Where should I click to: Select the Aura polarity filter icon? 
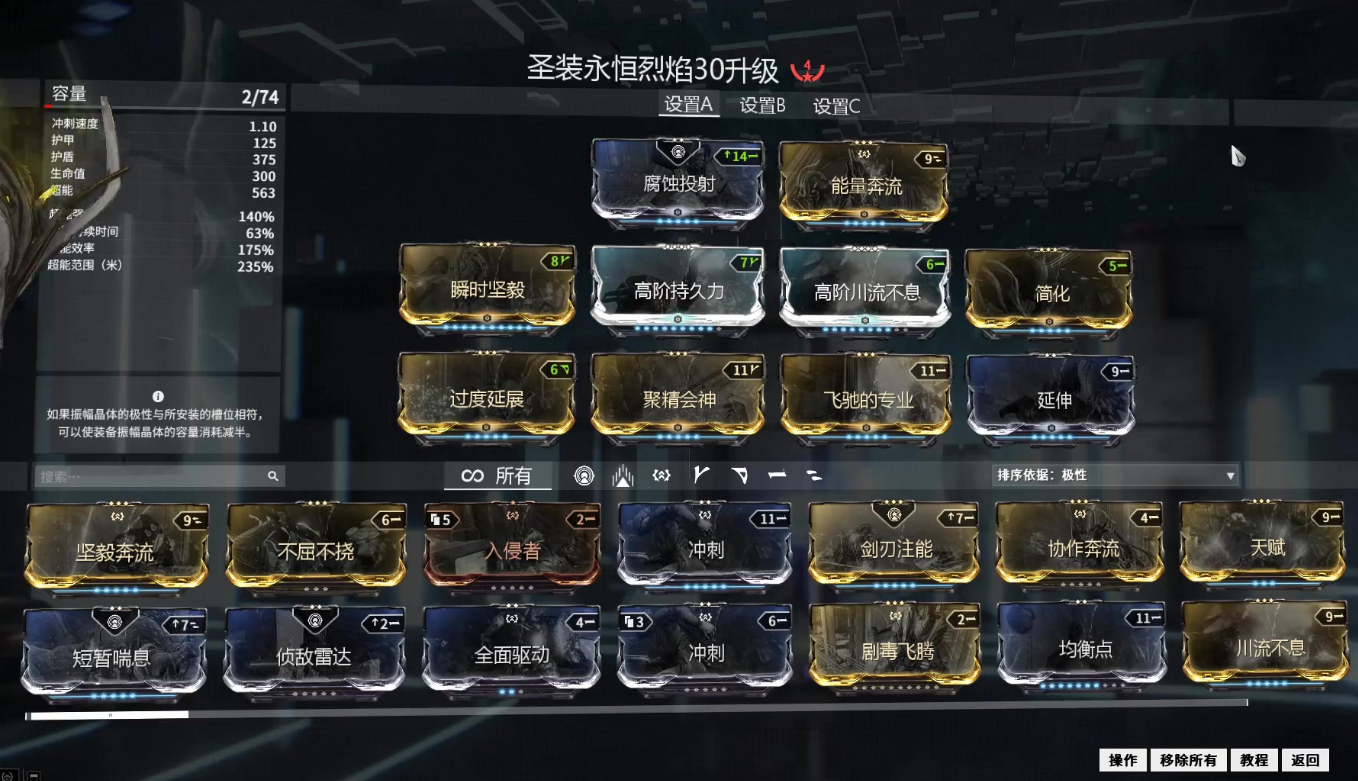pos(583,475)
